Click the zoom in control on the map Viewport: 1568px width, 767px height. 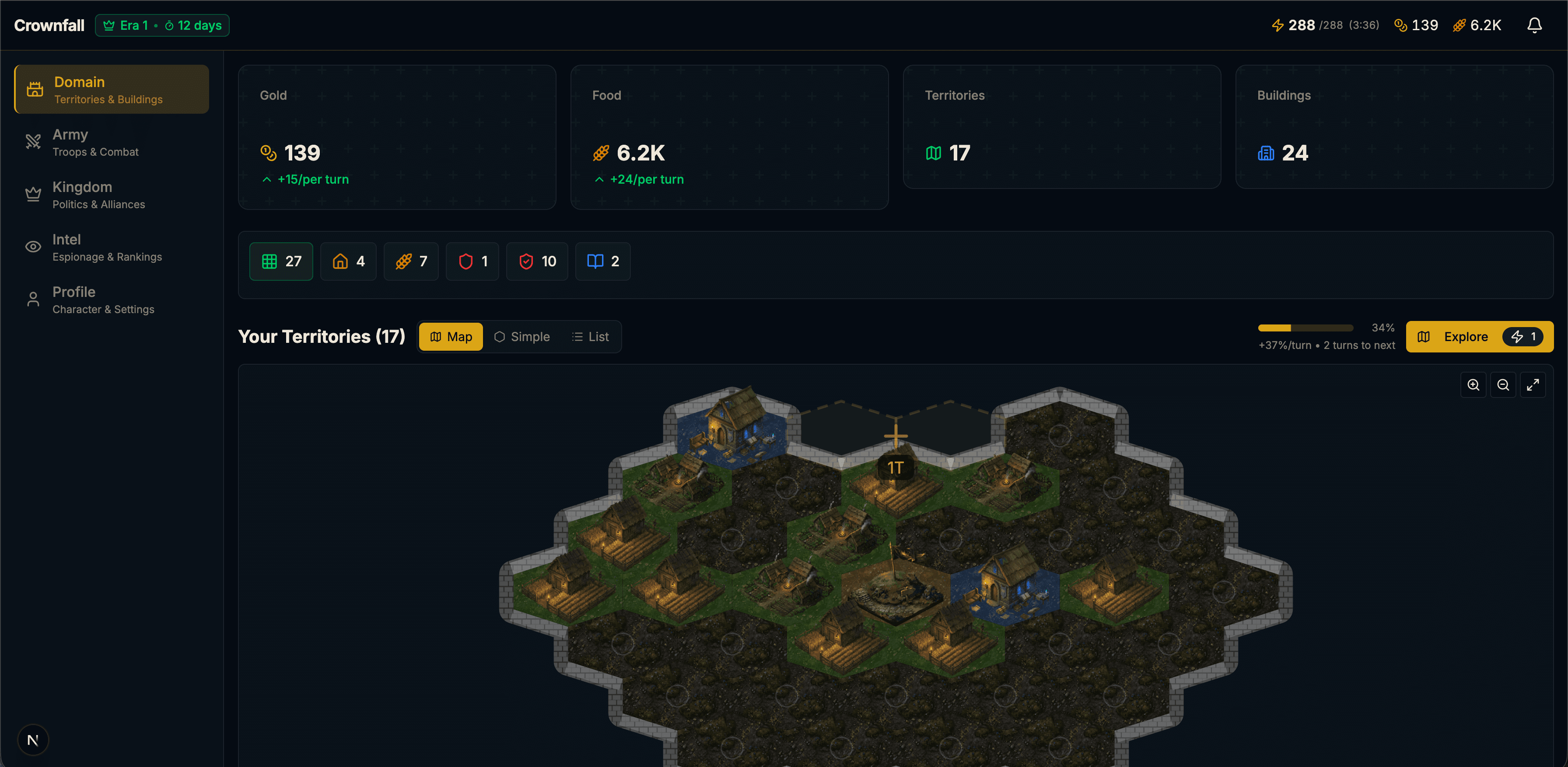1473,384
